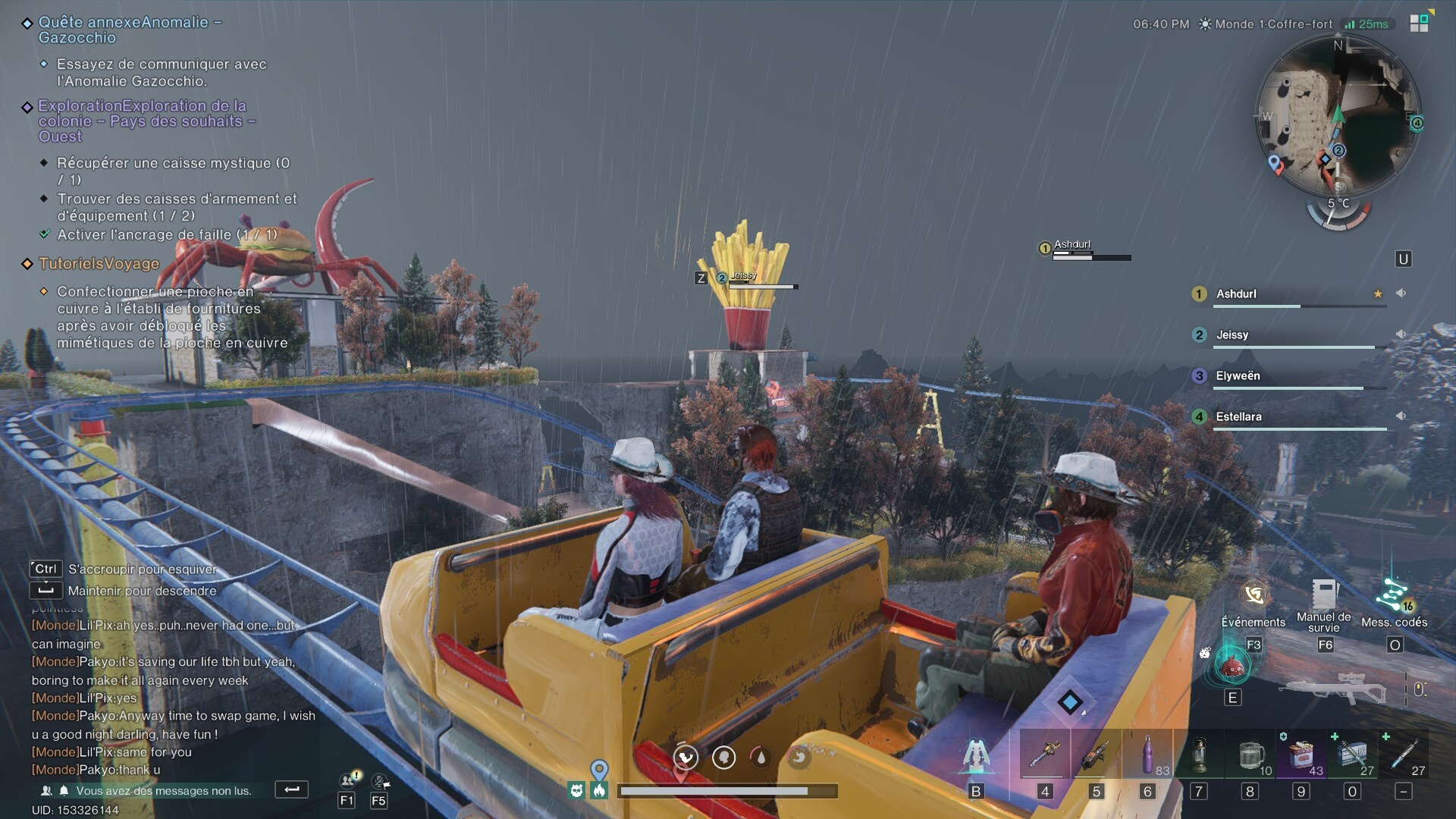Open the top-right menu grid icon
Screen dimensions: 1456x819
pos(1419,23)
